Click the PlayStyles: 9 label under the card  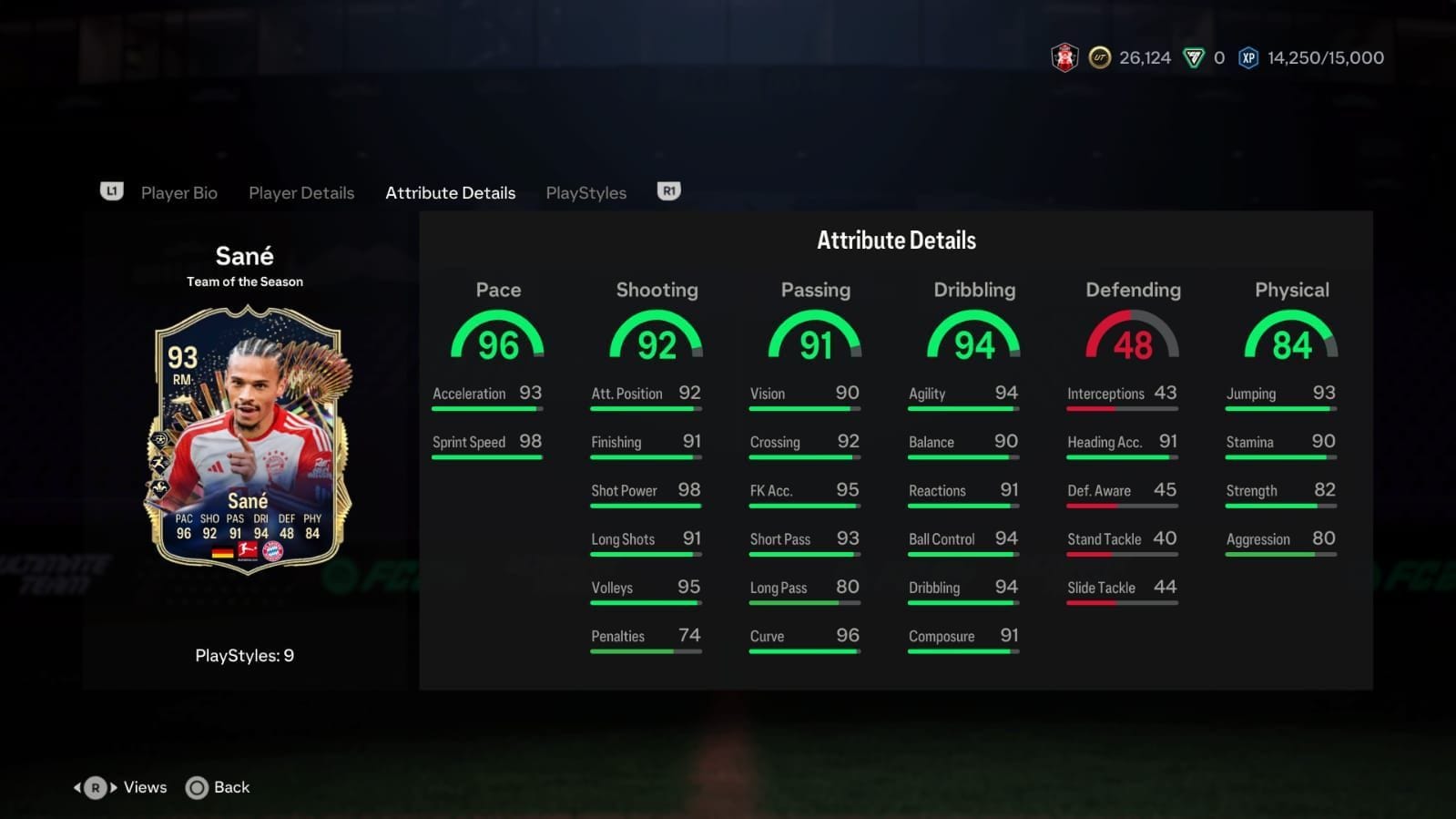tap(244, 655)
